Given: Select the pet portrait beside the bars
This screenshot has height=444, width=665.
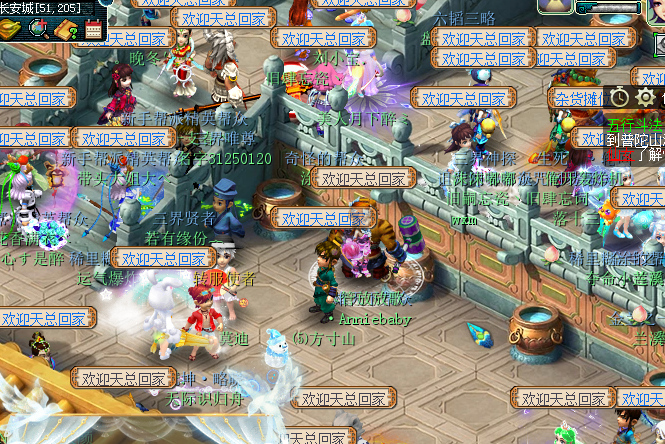Looking at the screenshot, I should click(x=555, y=6).
